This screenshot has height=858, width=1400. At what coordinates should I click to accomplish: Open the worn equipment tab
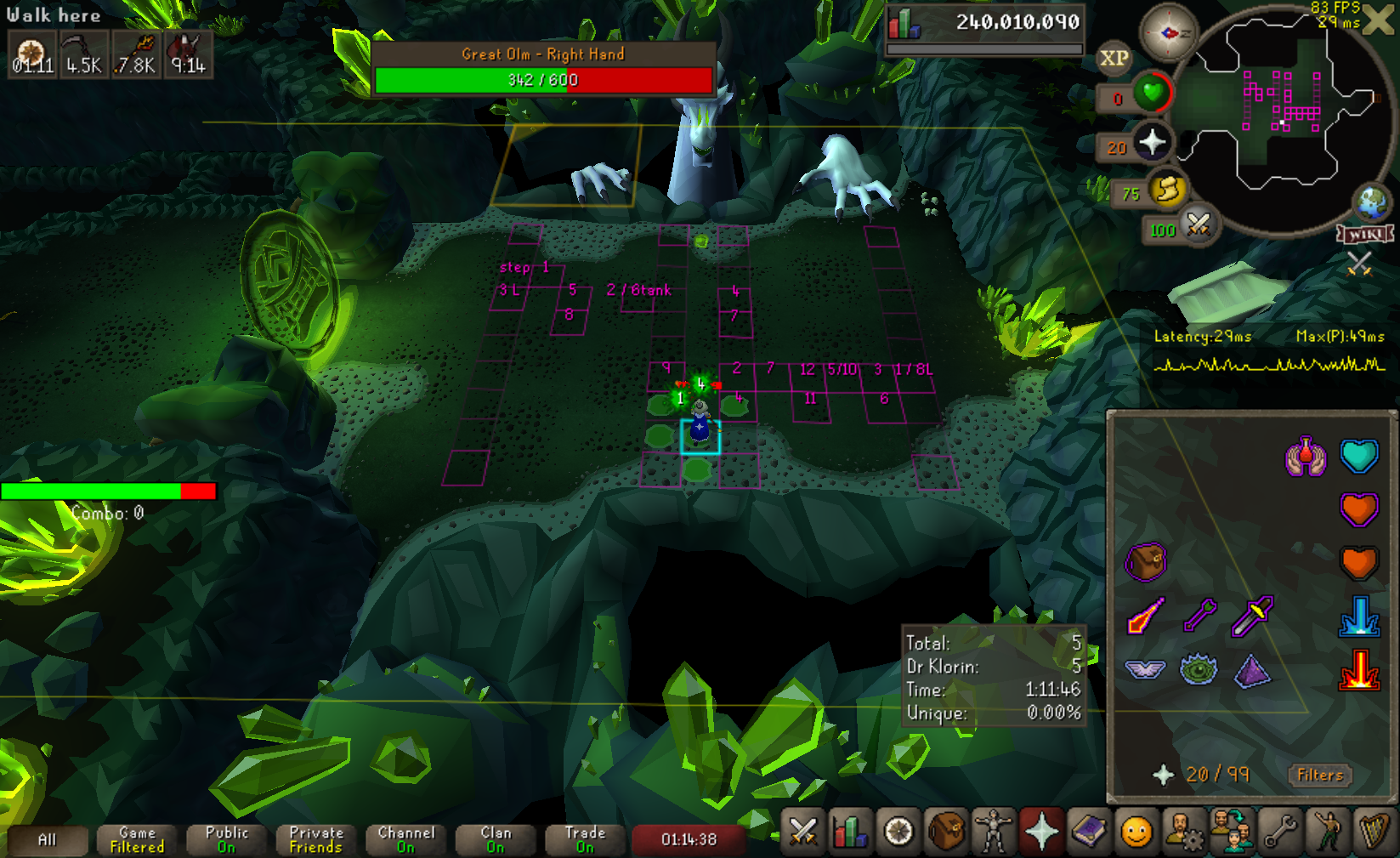click(x=993, y=832)
